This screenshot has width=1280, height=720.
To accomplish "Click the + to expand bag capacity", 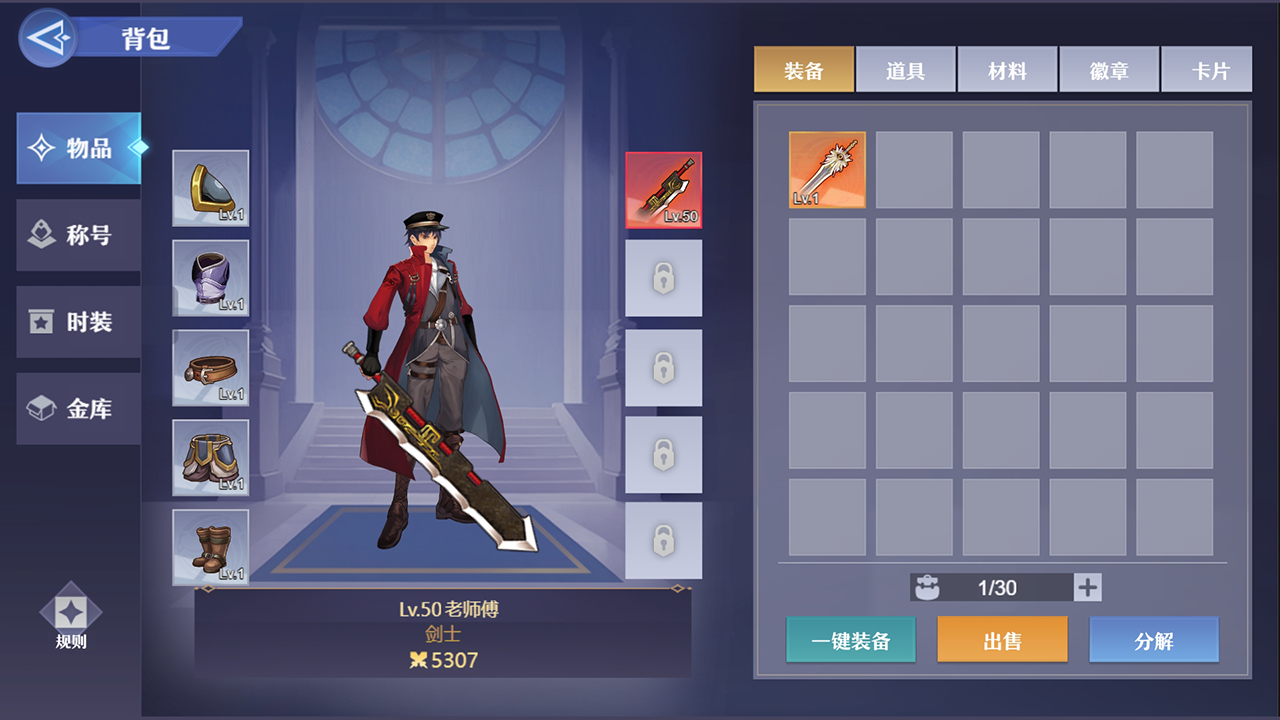I will tap(1087, 587).
